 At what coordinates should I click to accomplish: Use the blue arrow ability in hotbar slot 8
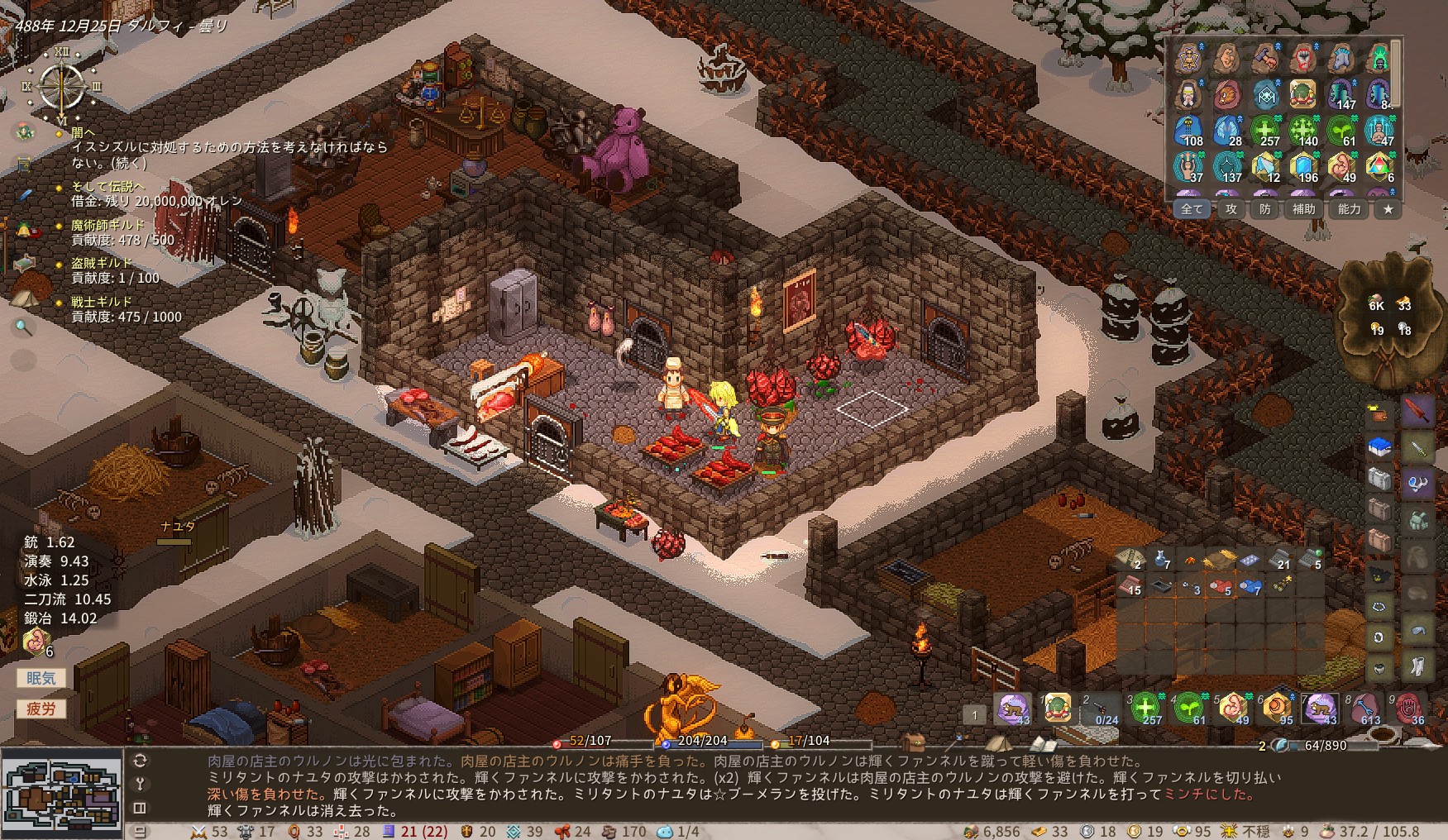tap(1364, 709)
